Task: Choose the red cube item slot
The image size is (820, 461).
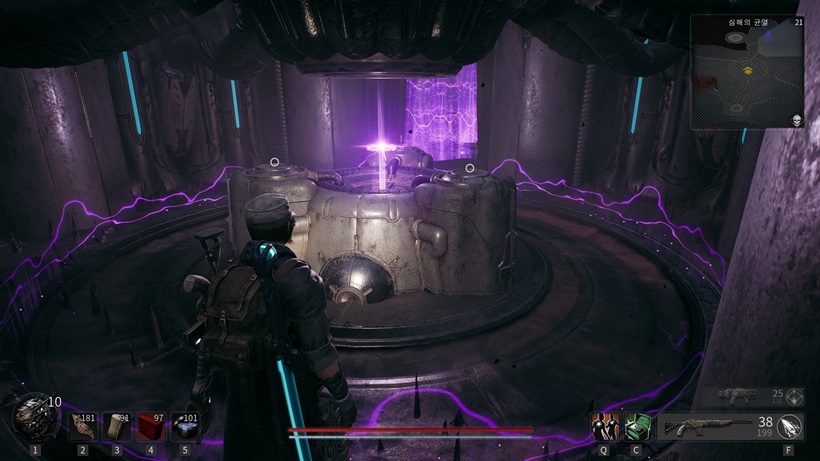Action: click(x=151, y=426)
